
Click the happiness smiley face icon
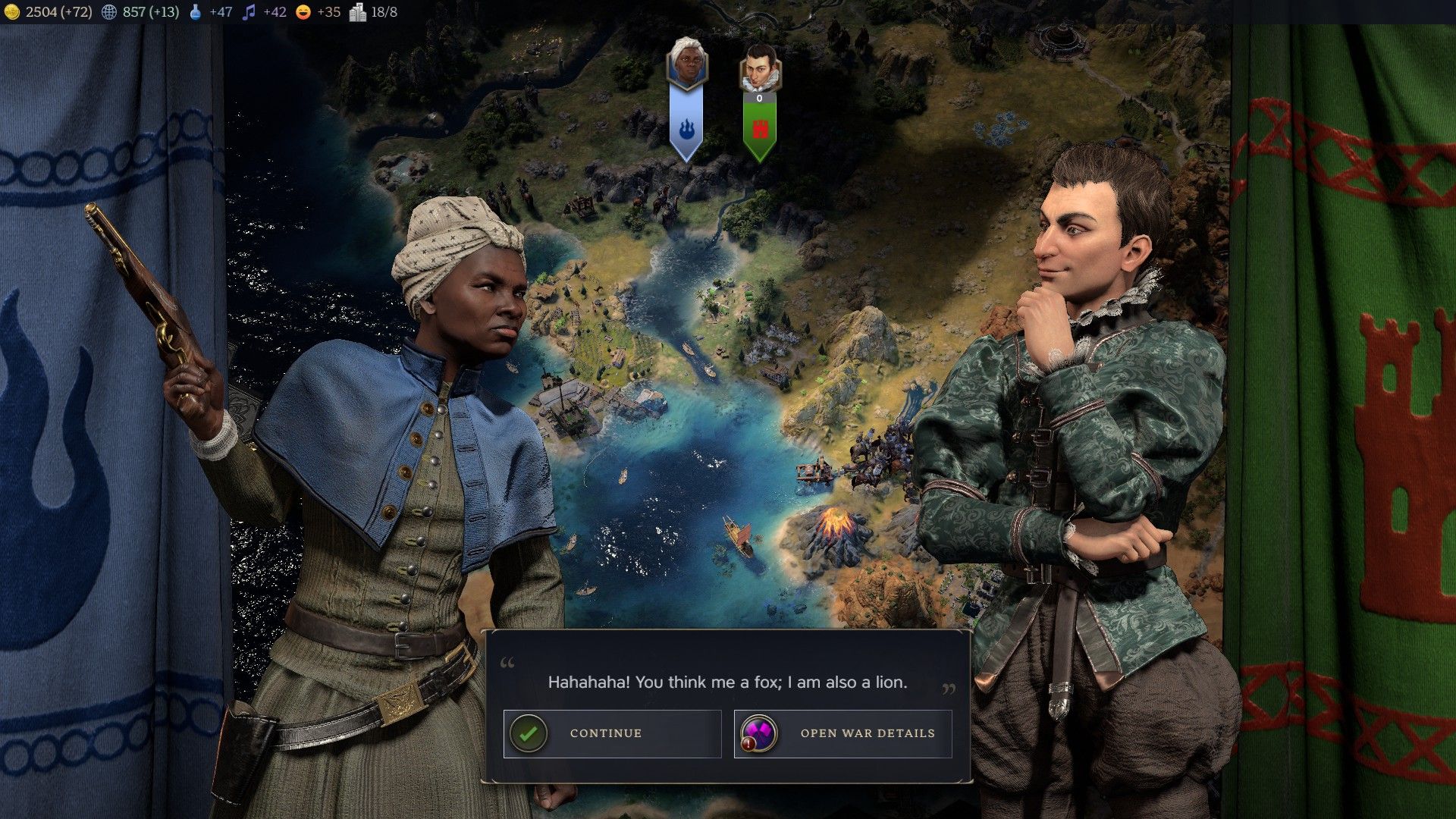pyautogui.click(x=302, y=12)
